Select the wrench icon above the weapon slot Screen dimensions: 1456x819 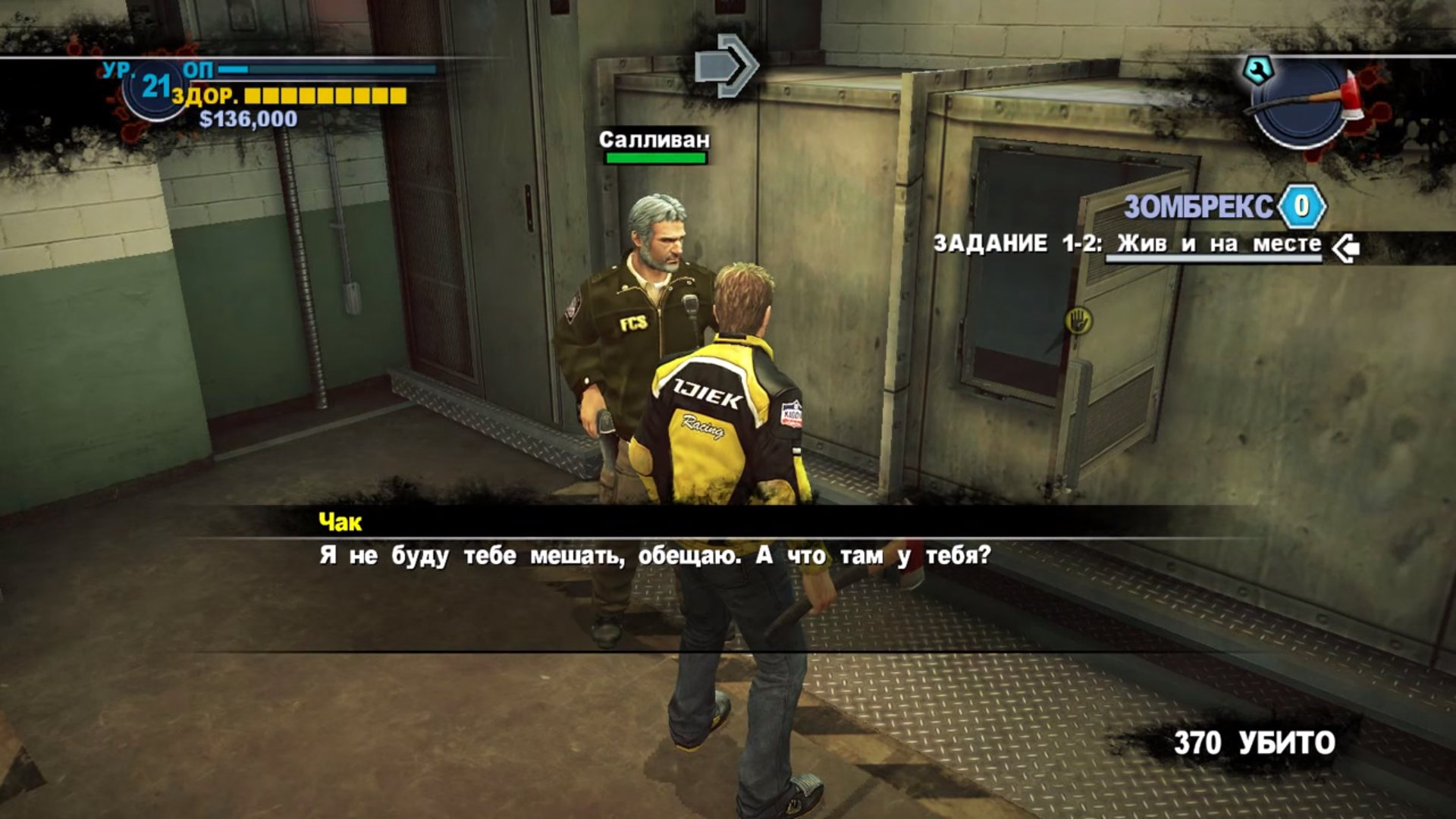click(1258, 71)
